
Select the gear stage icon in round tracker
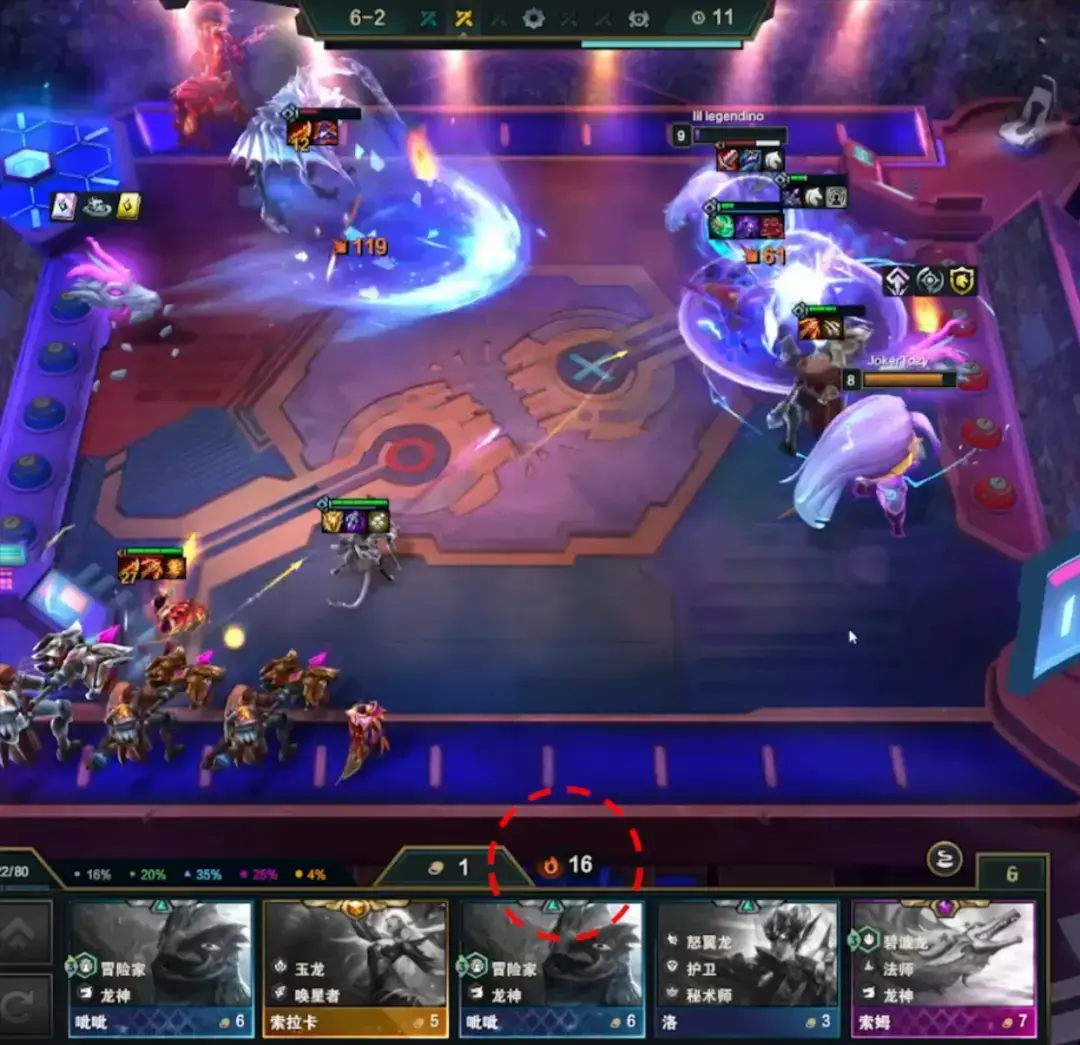[x=534, y=18]
